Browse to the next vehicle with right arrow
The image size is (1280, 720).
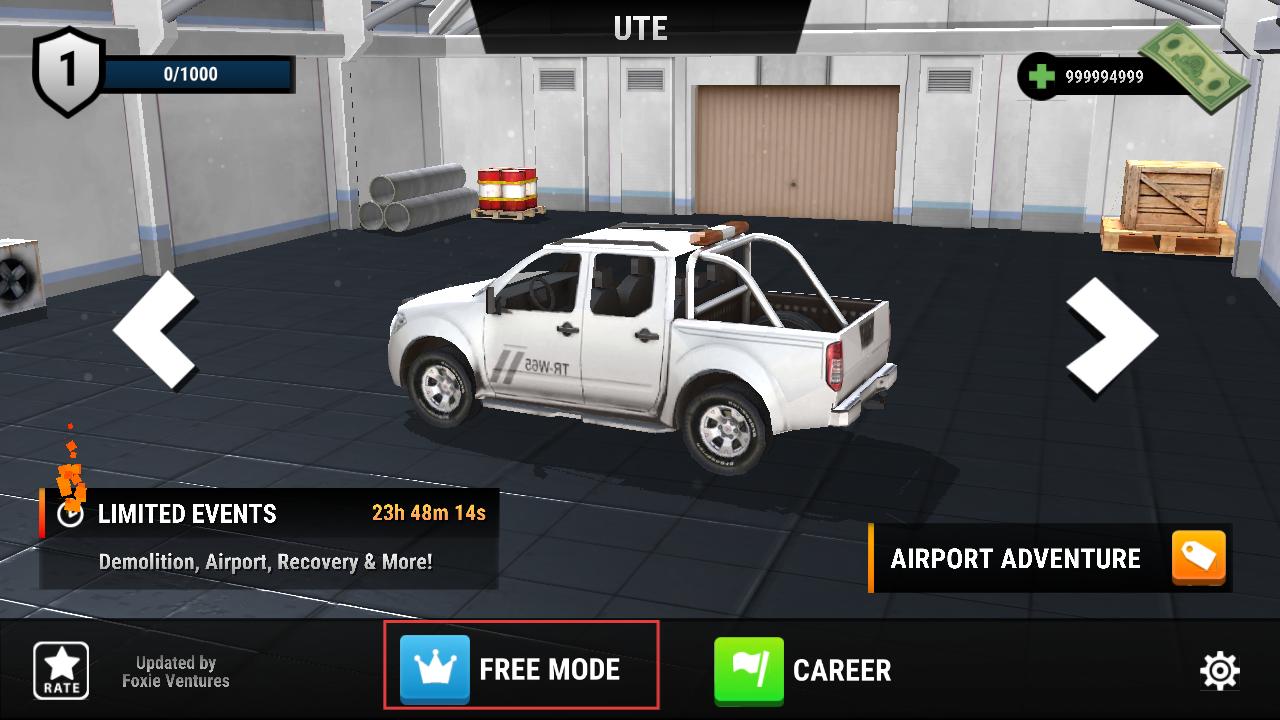[x=1111, y=334]
